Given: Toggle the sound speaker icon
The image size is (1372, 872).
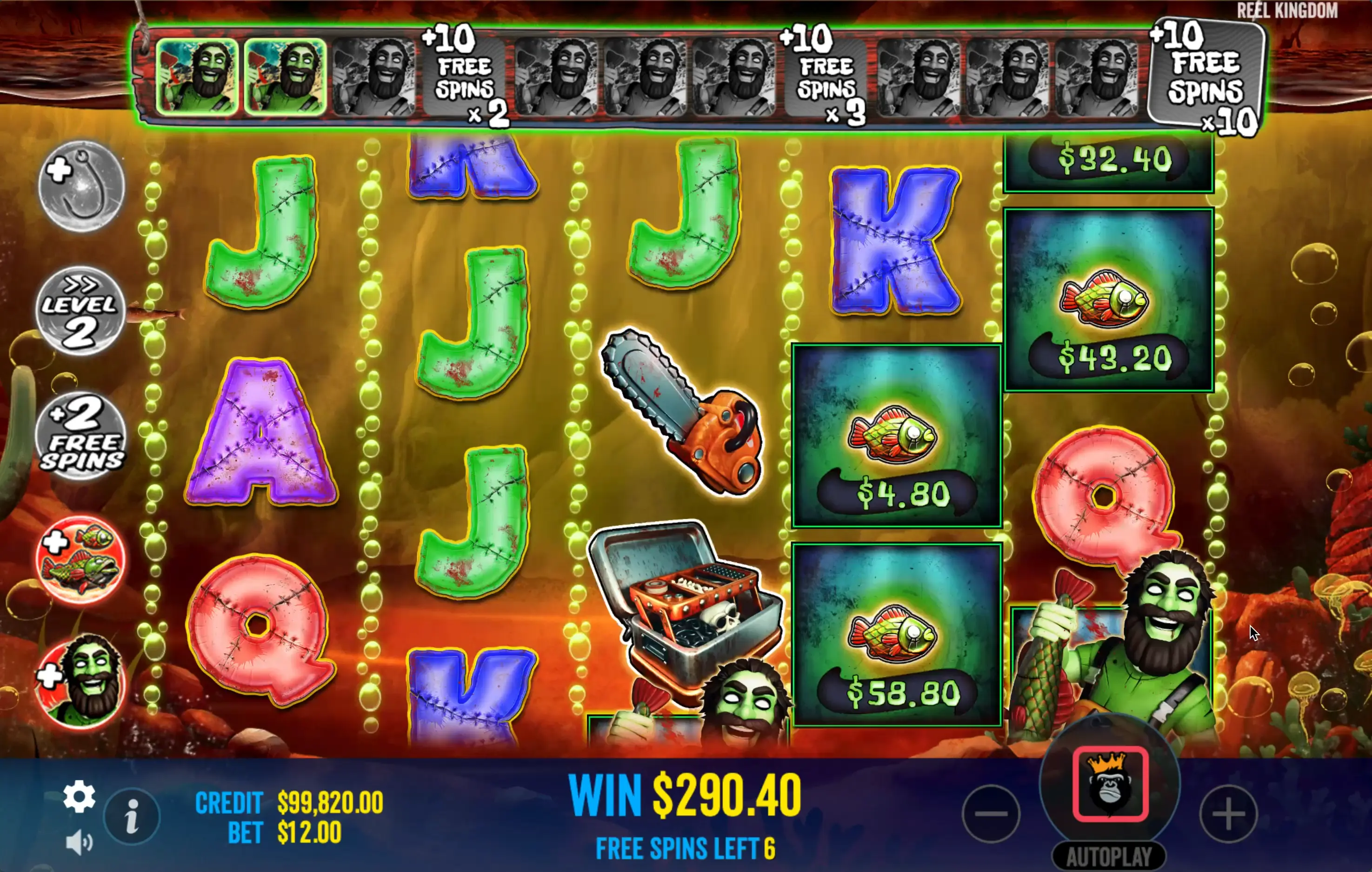Looking at the screenshot, I should tap(79, 842).
